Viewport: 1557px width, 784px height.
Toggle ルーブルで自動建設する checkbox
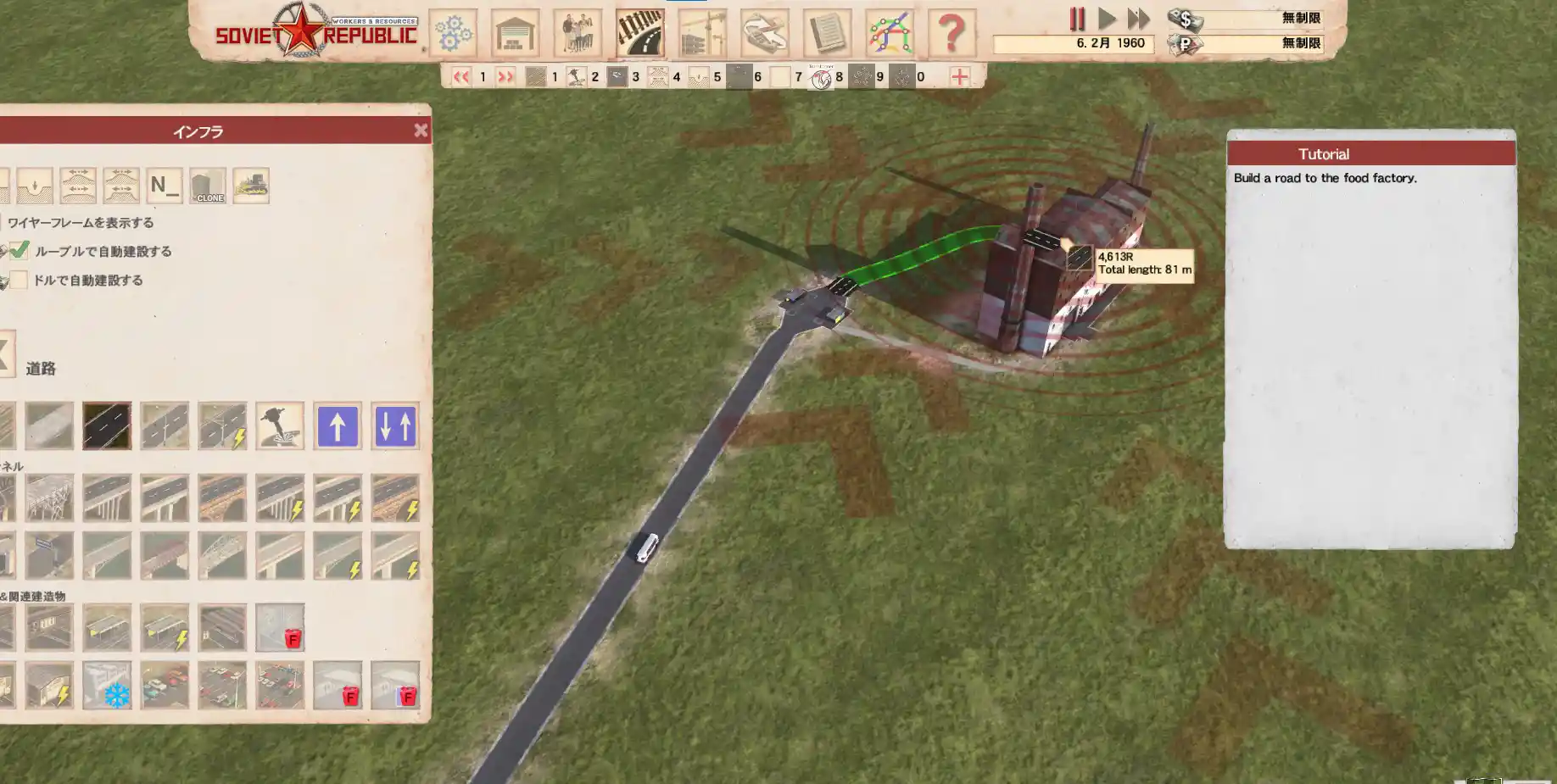tap(20, 251)
